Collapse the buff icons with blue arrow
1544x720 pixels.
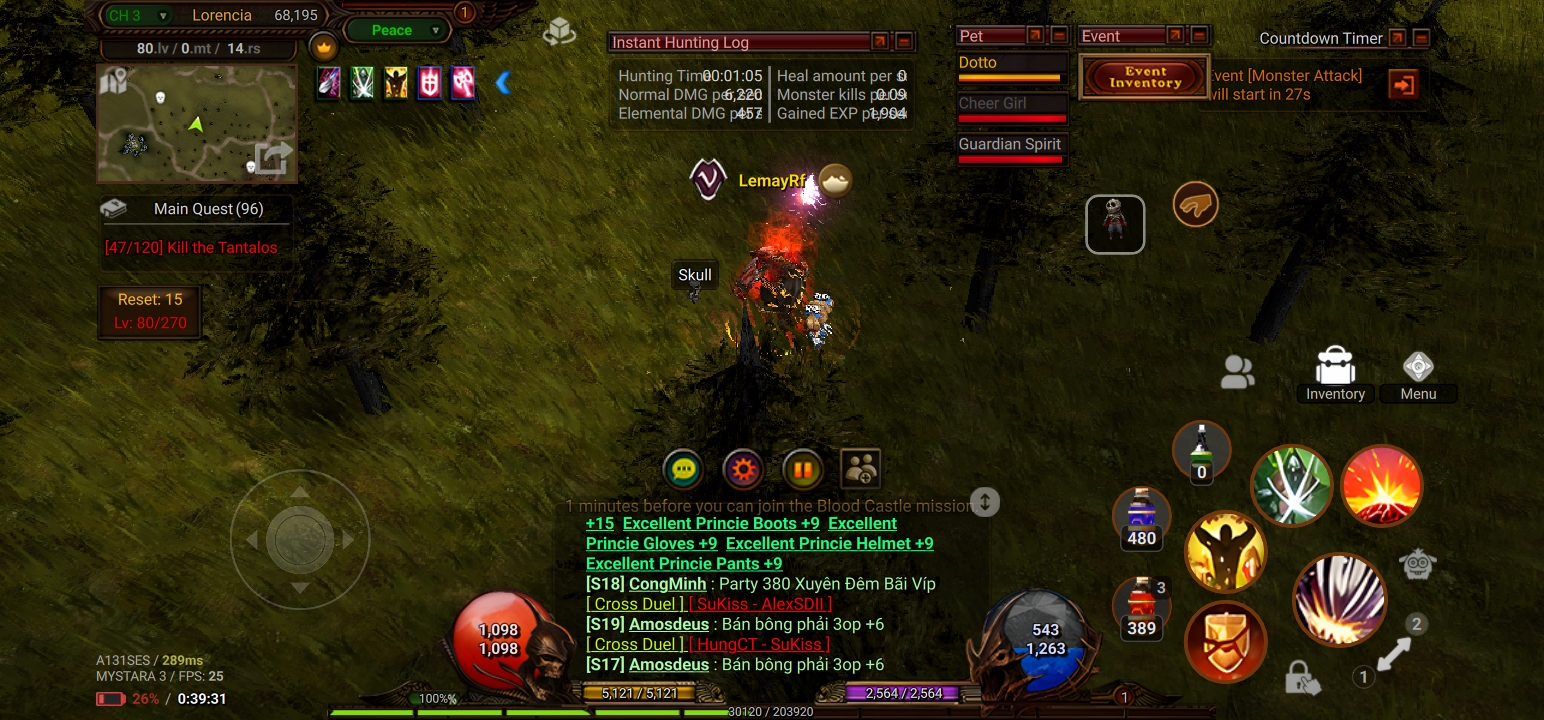click(x=503, y=83)
